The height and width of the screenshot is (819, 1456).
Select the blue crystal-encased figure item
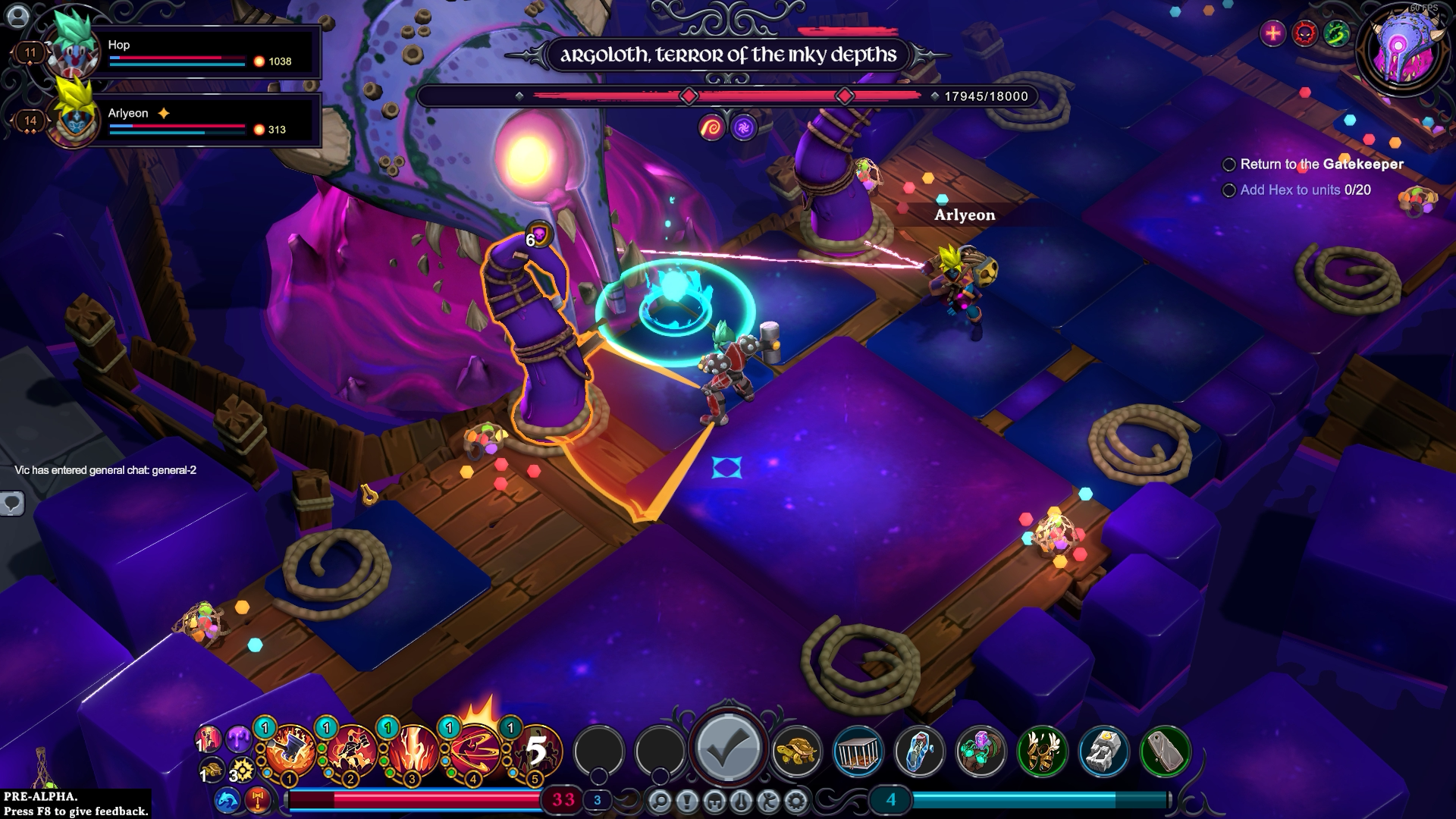(x=919, y=751)
